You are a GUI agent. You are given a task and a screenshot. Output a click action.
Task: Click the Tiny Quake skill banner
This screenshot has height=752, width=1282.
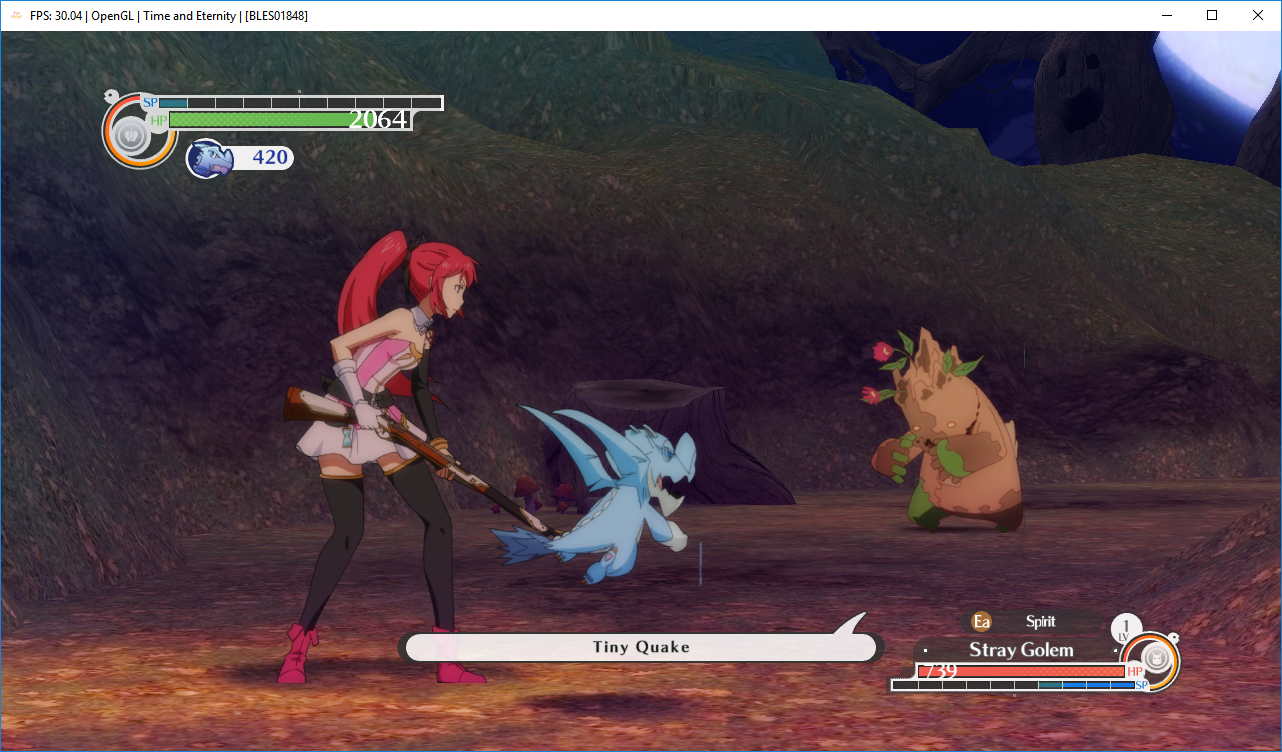click(x=640, y=647)
